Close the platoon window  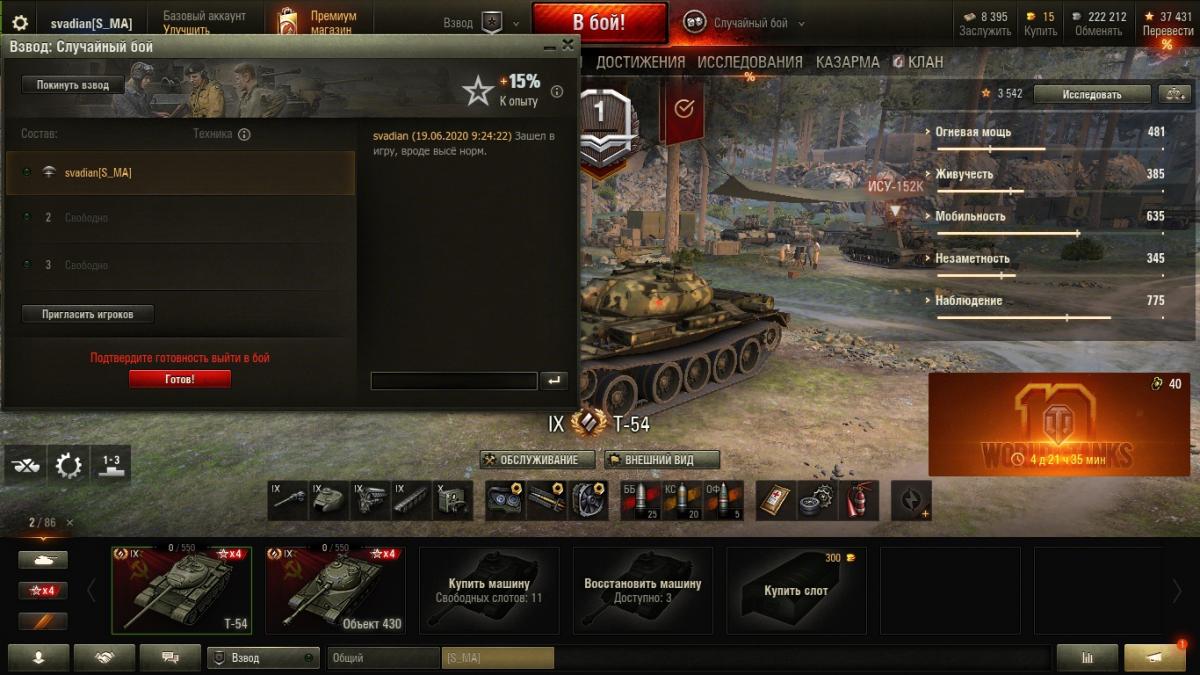coord(568,45)
